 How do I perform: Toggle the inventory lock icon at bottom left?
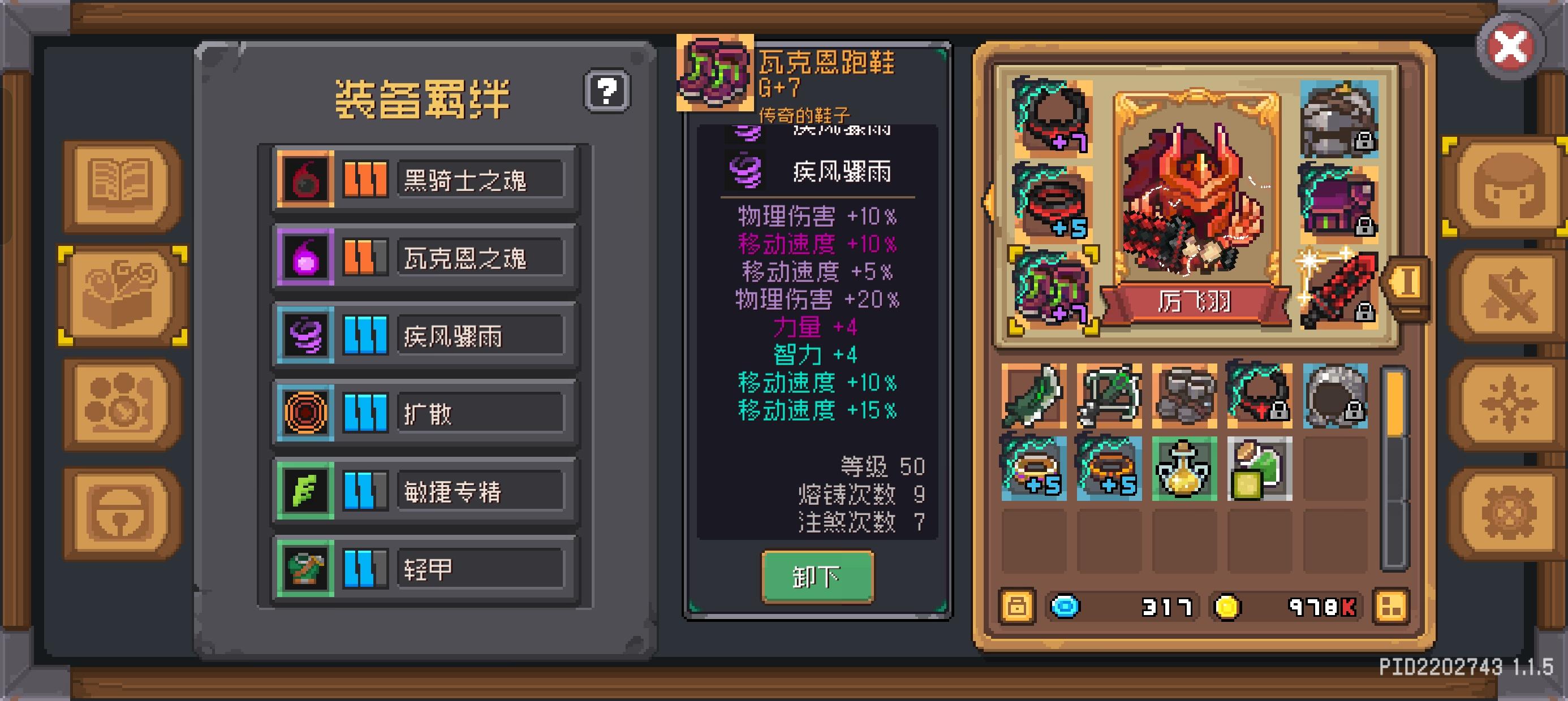point(1018,605)
